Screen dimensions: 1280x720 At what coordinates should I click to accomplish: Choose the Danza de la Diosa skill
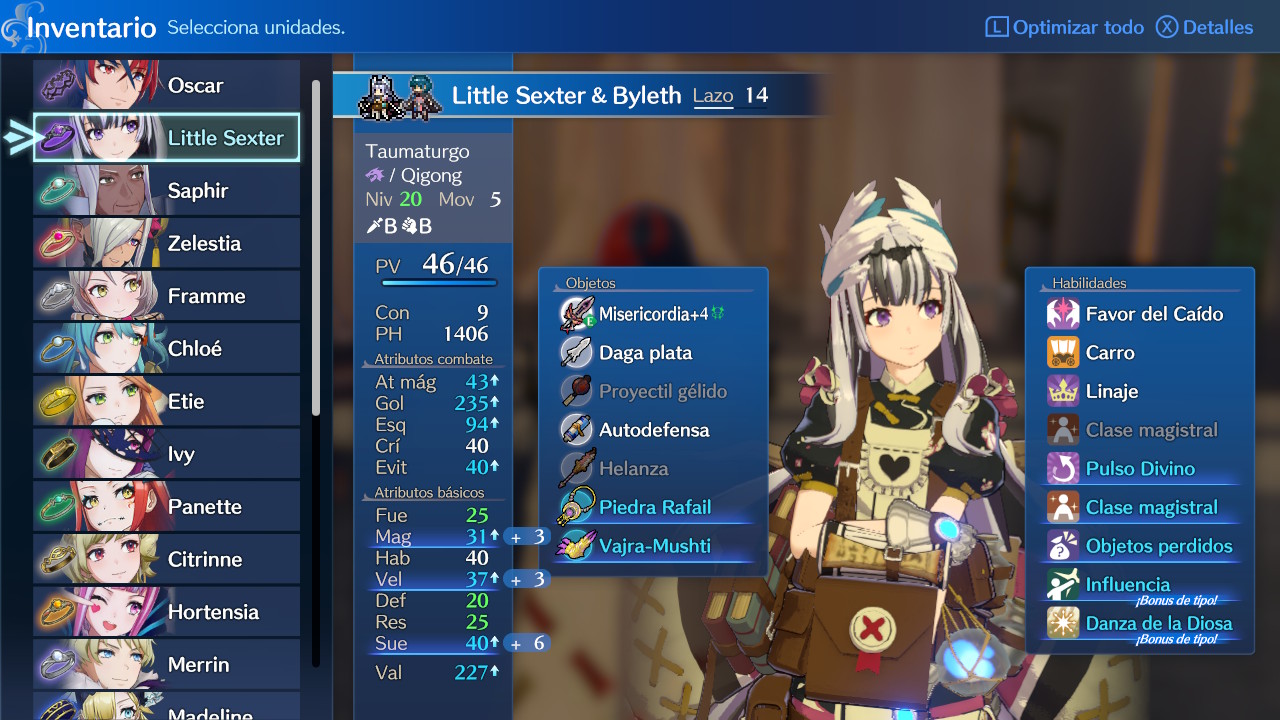click(1158, 623)
